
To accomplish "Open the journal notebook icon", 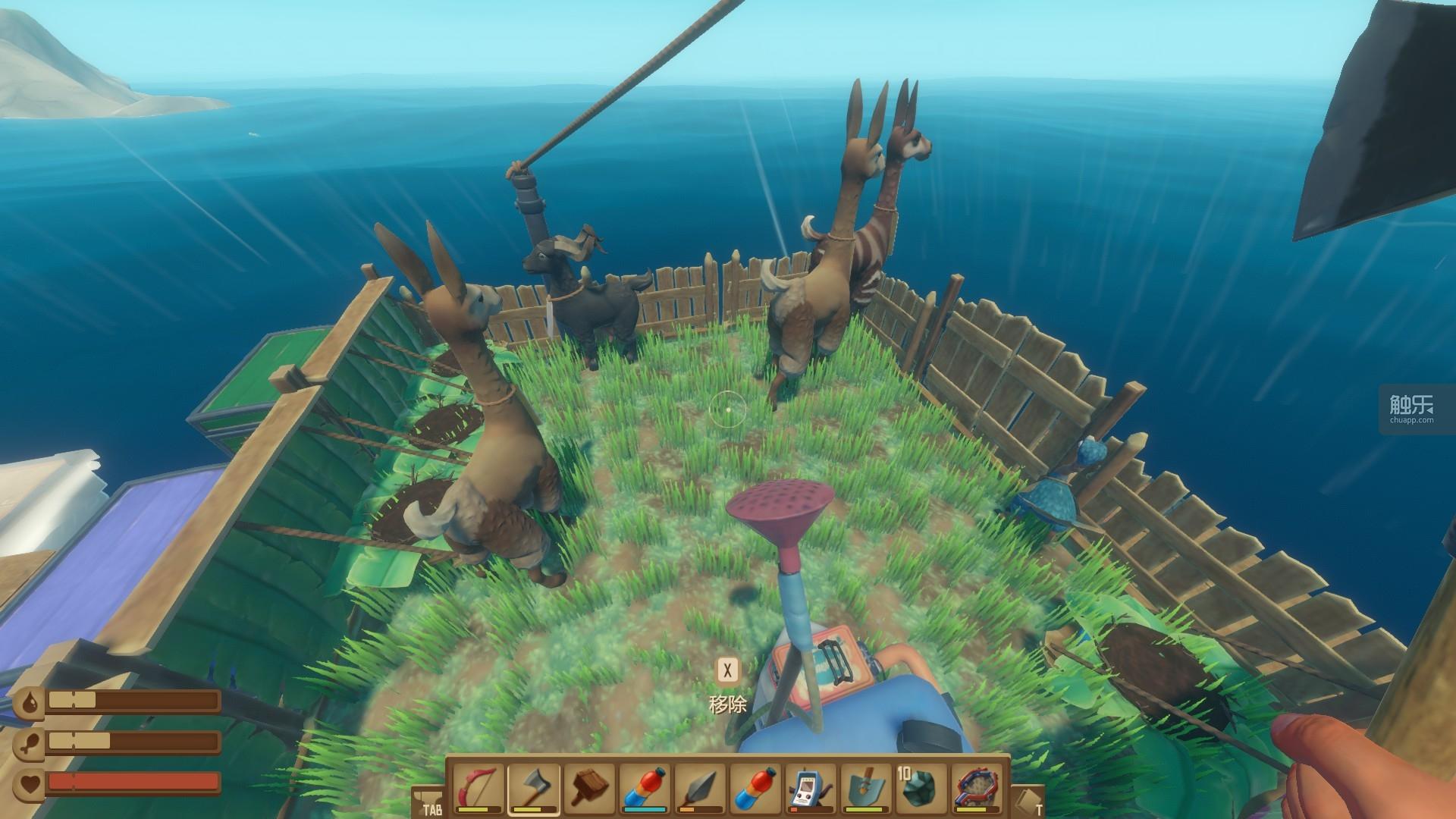I will tap(1029, 801).
